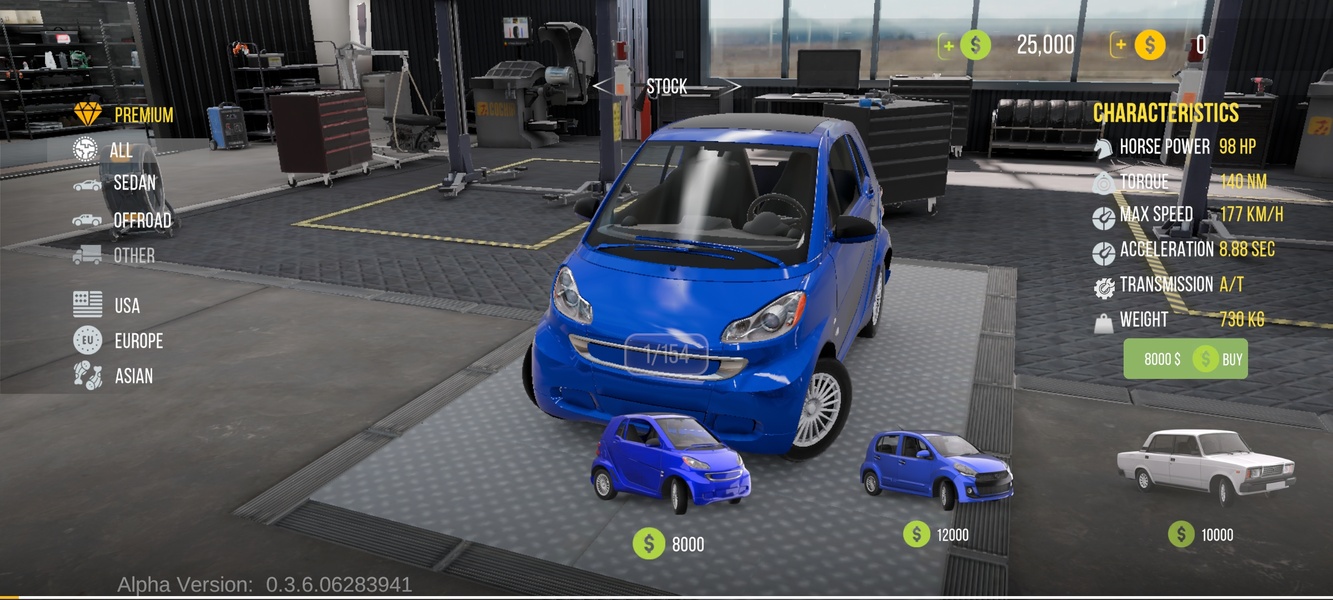Show All cars filter
Image resolution: width=1333 pixels, height=600 pixels.
click(x=105, y=150)
